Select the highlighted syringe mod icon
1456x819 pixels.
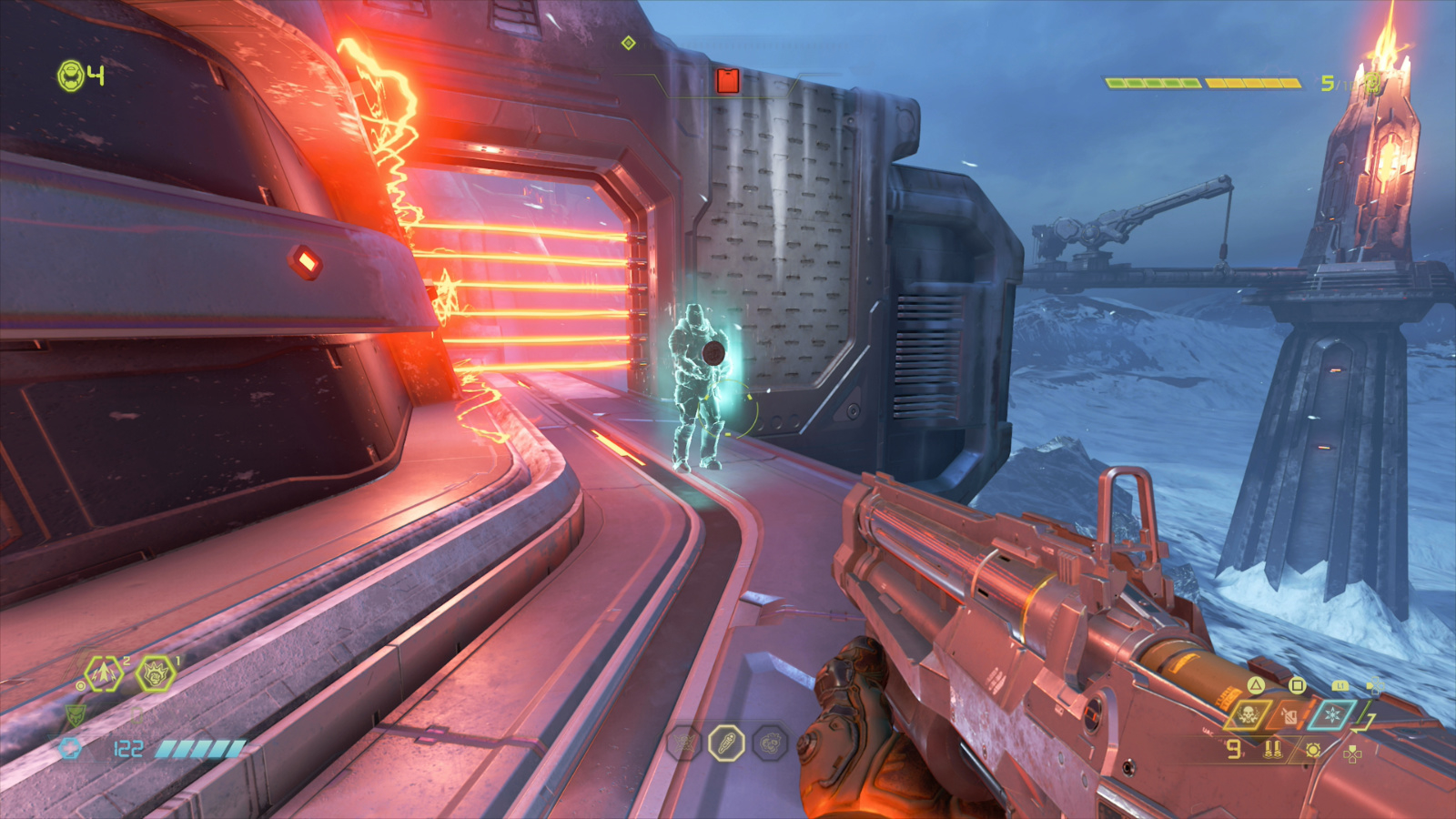(727, 742)
